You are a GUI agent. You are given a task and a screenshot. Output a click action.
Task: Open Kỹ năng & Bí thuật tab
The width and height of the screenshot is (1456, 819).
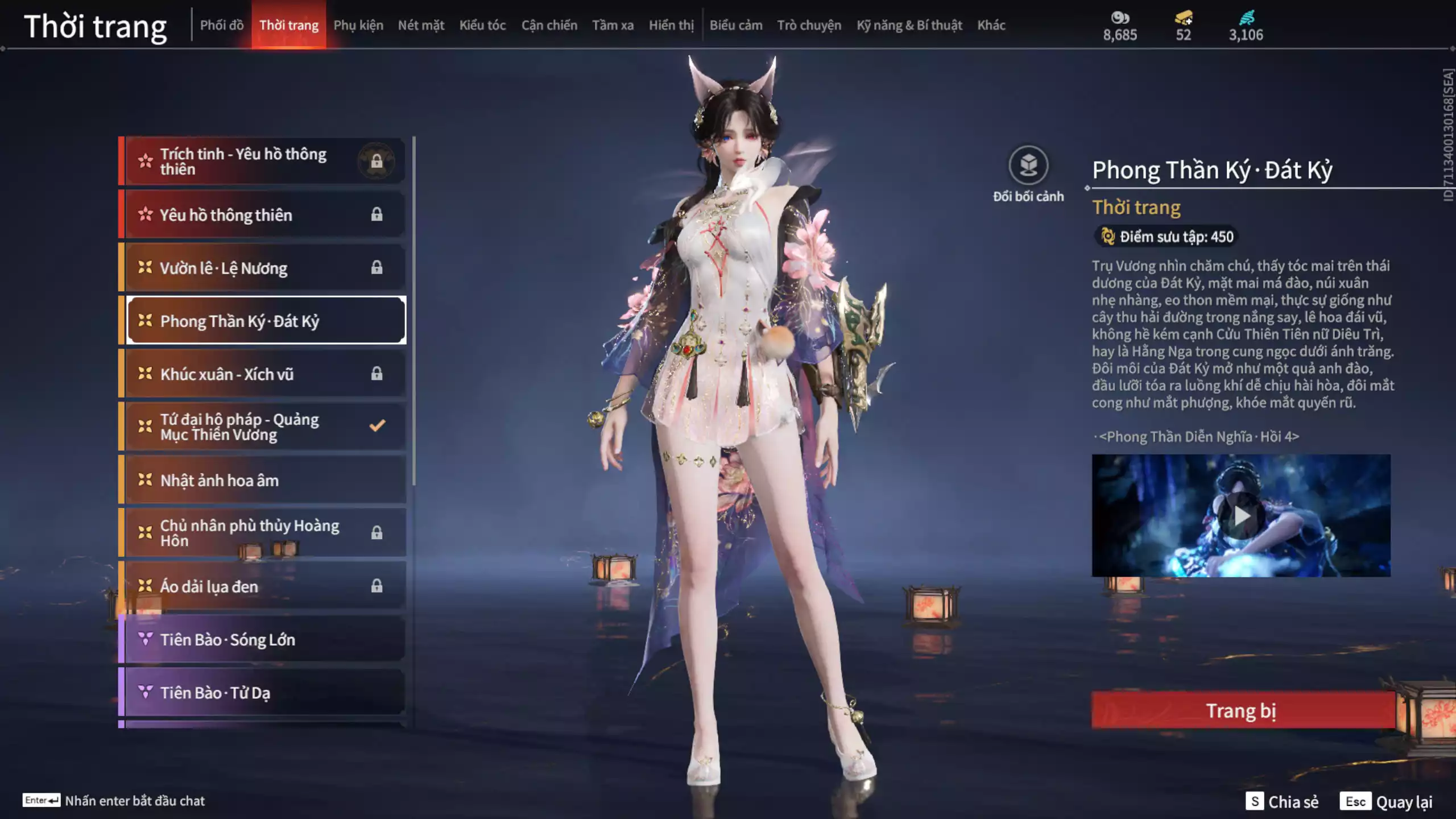tap(909, 25)
